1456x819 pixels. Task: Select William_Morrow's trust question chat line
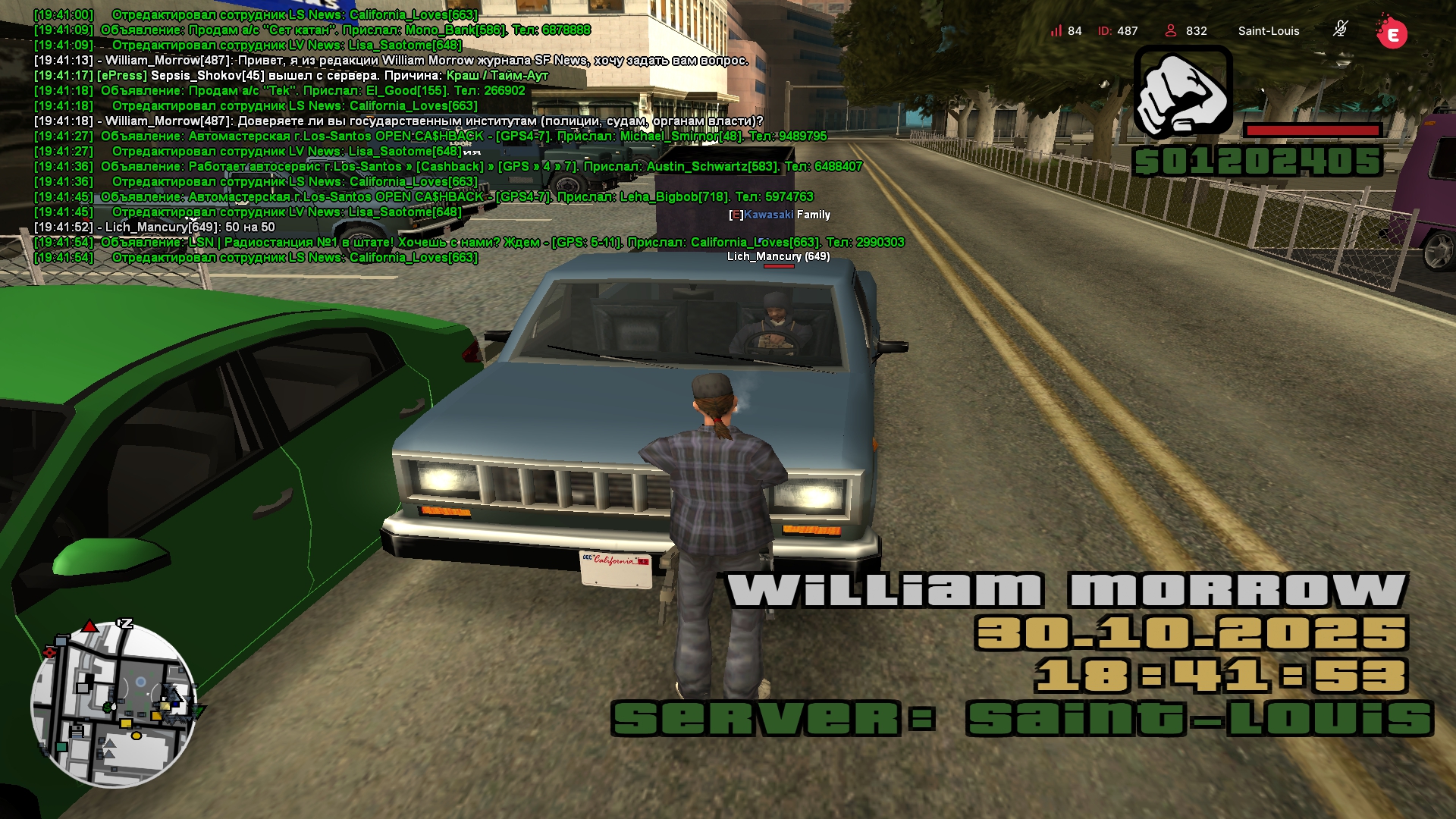[433, 121]
